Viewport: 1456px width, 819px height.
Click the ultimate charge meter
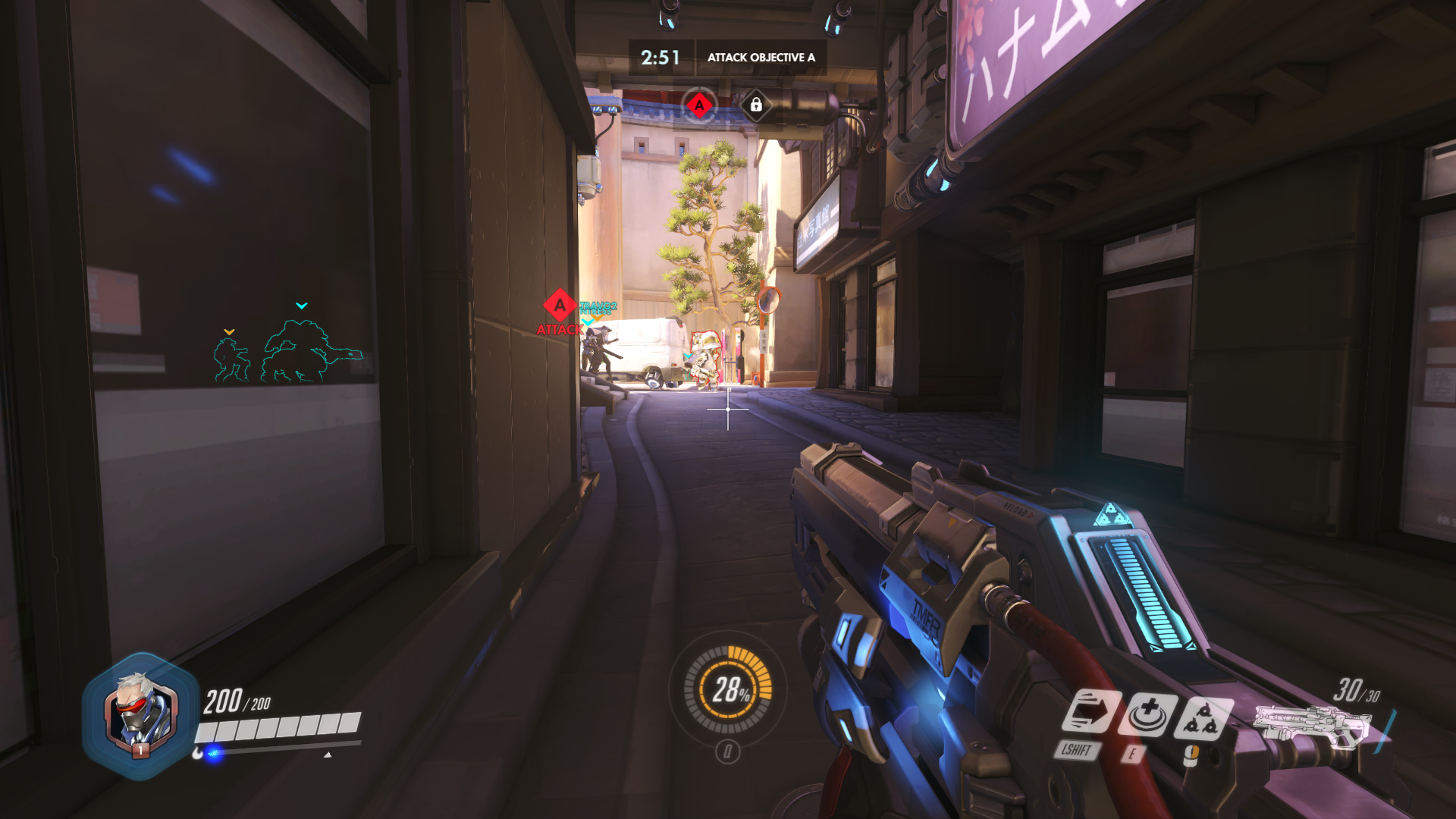click(728, 689)
